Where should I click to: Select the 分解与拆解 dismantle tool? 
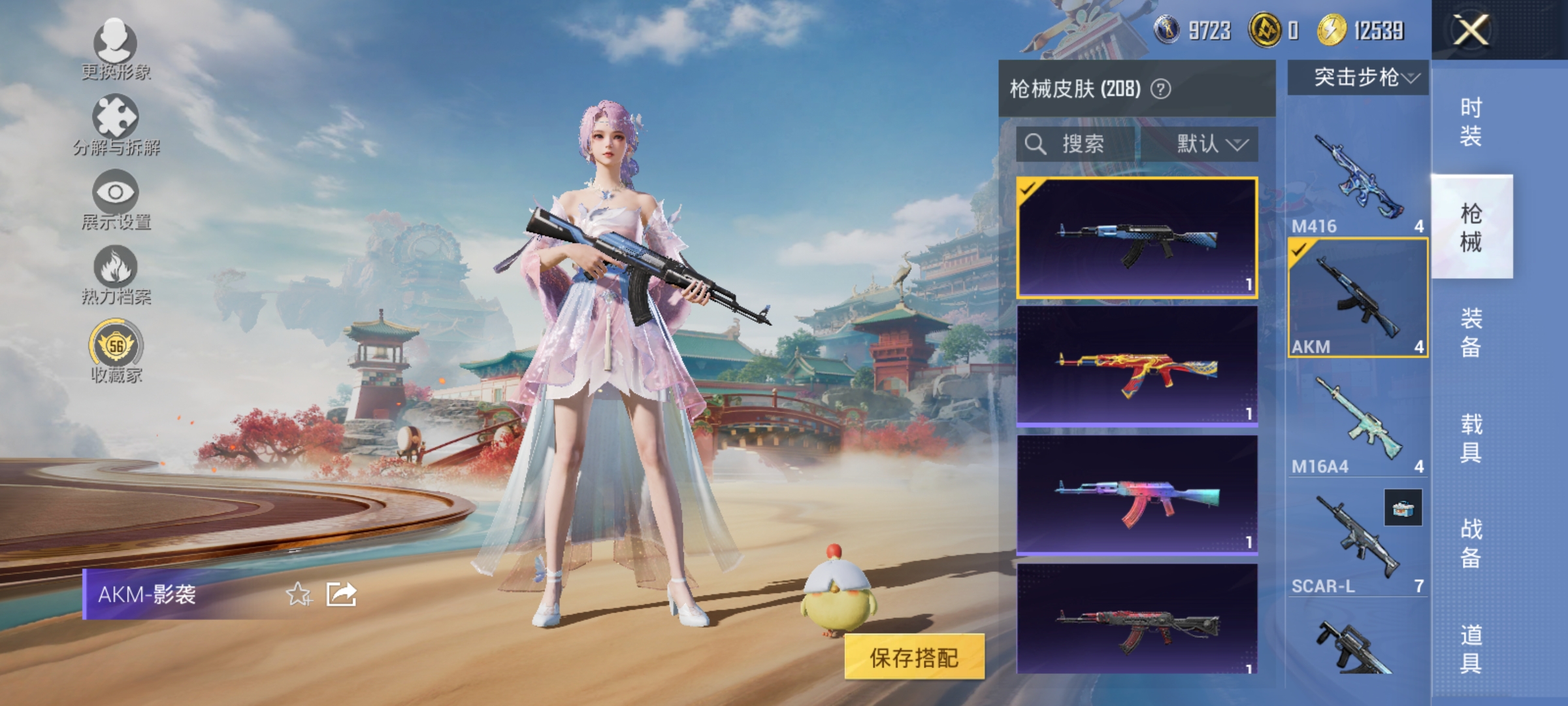pos(116,118)
